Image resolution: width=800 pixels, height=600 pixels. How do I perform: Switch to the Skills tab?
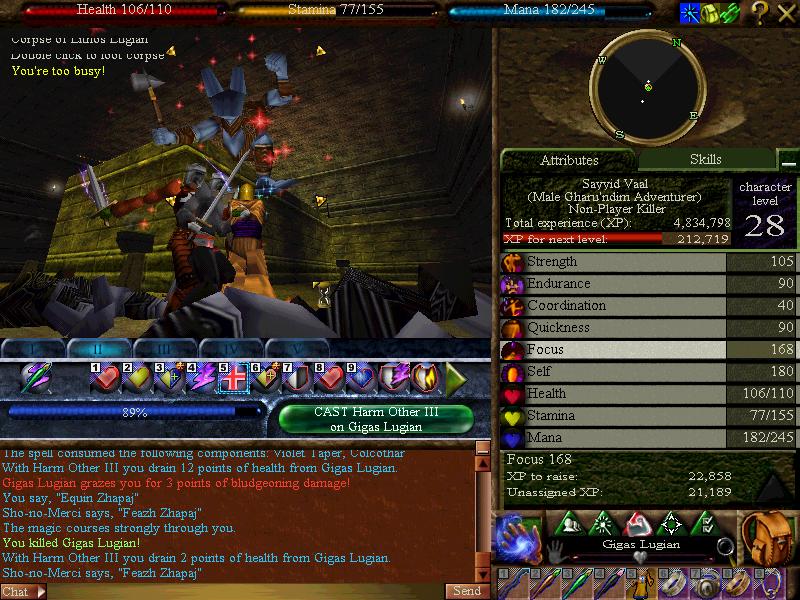(x=705, y=159)
